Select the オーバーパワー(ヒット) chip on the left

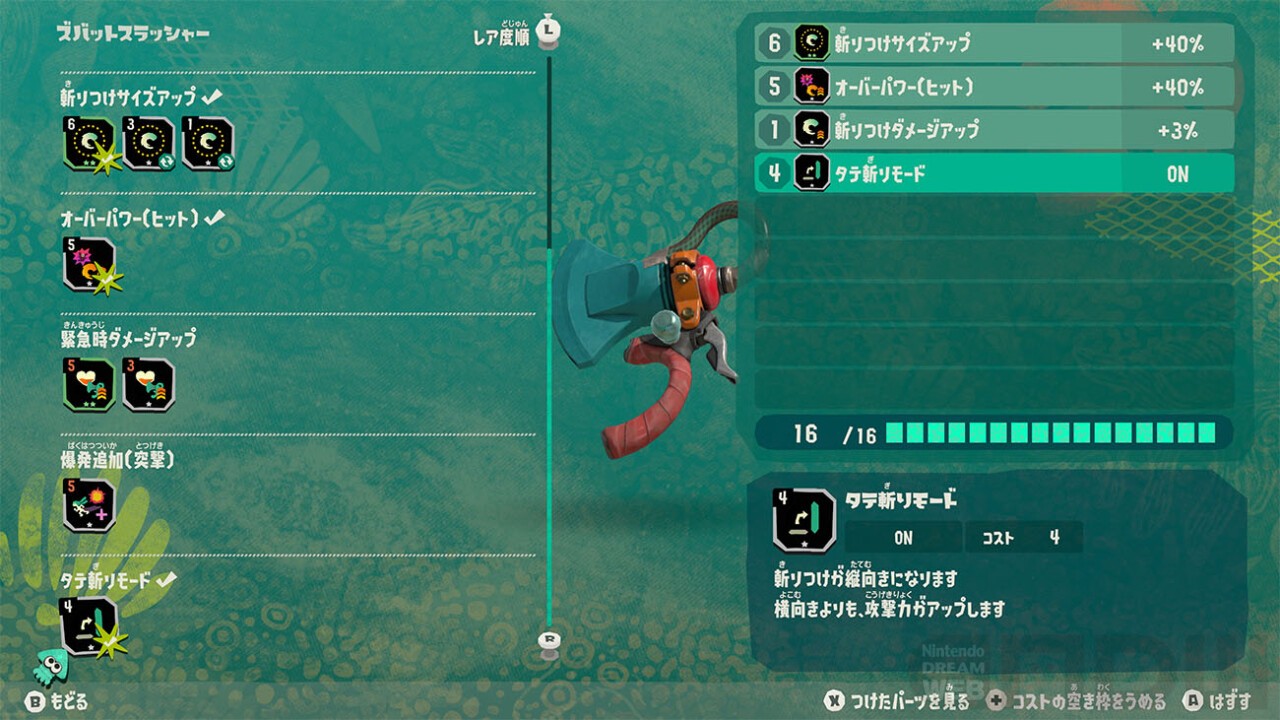90,265
